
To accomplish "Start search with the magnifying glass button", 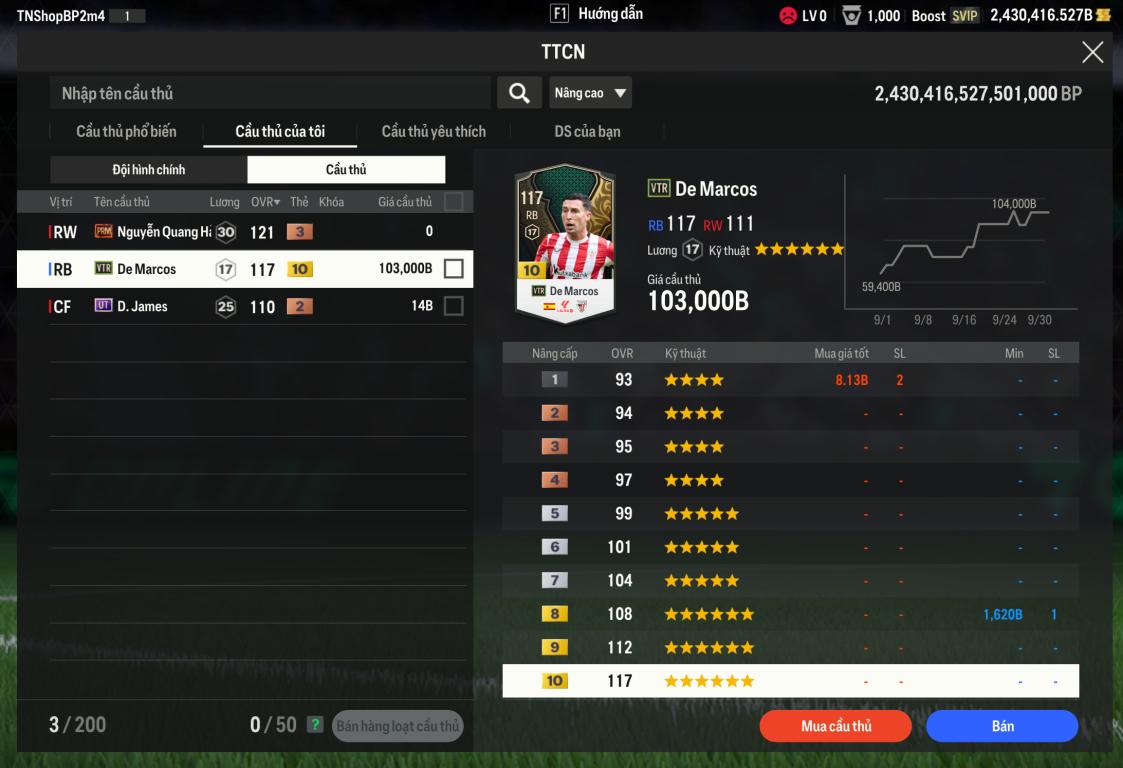I will pyautogui.click(x=519, y=93).
